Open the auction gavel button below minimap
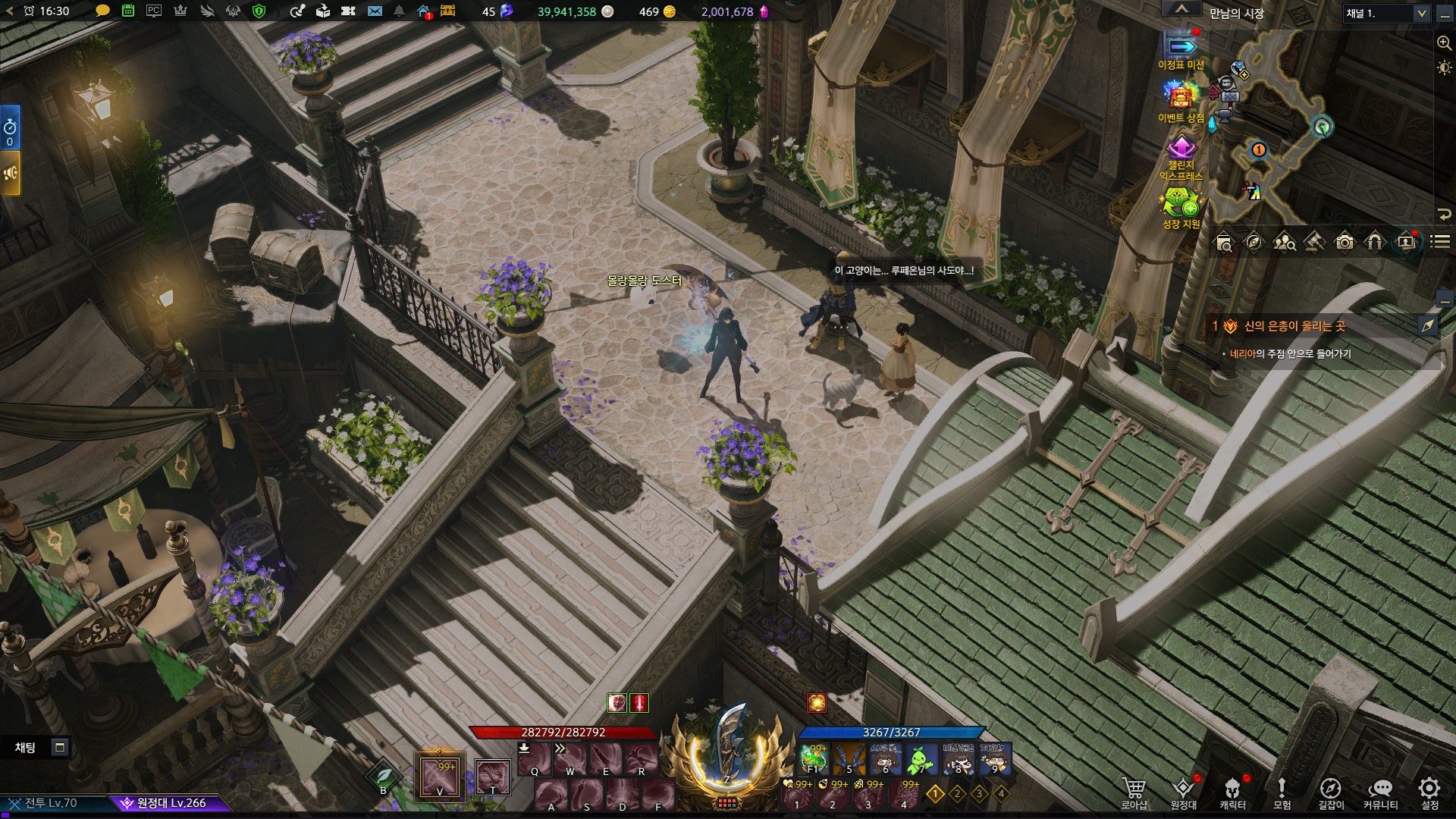This screenshot has height=819, width=1456. pyautogui.click(x=1314, y=243)
